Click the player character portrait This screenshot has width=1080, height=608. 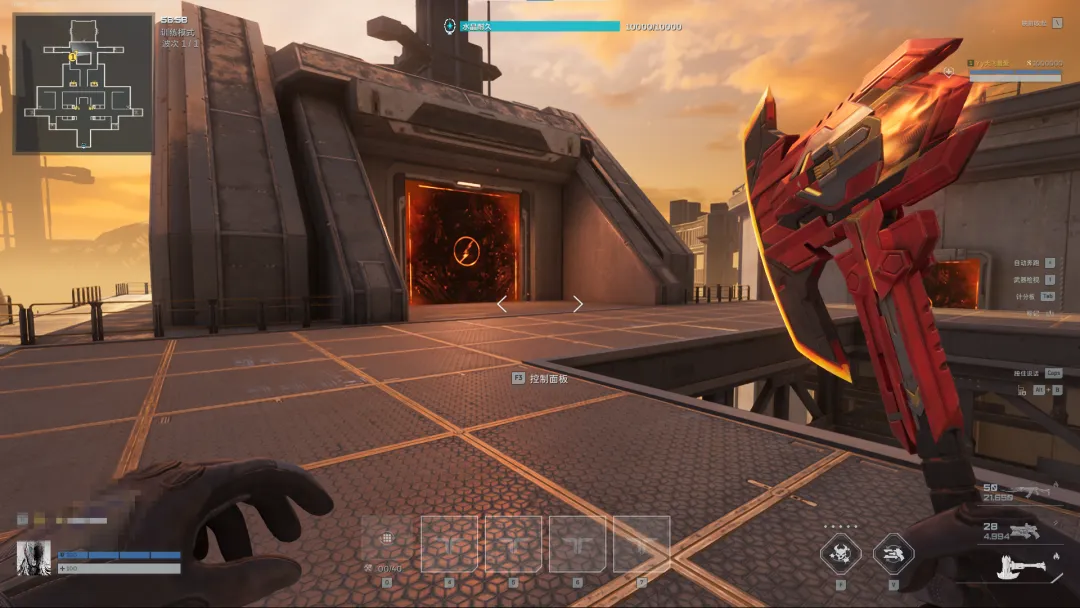[34, 559]
